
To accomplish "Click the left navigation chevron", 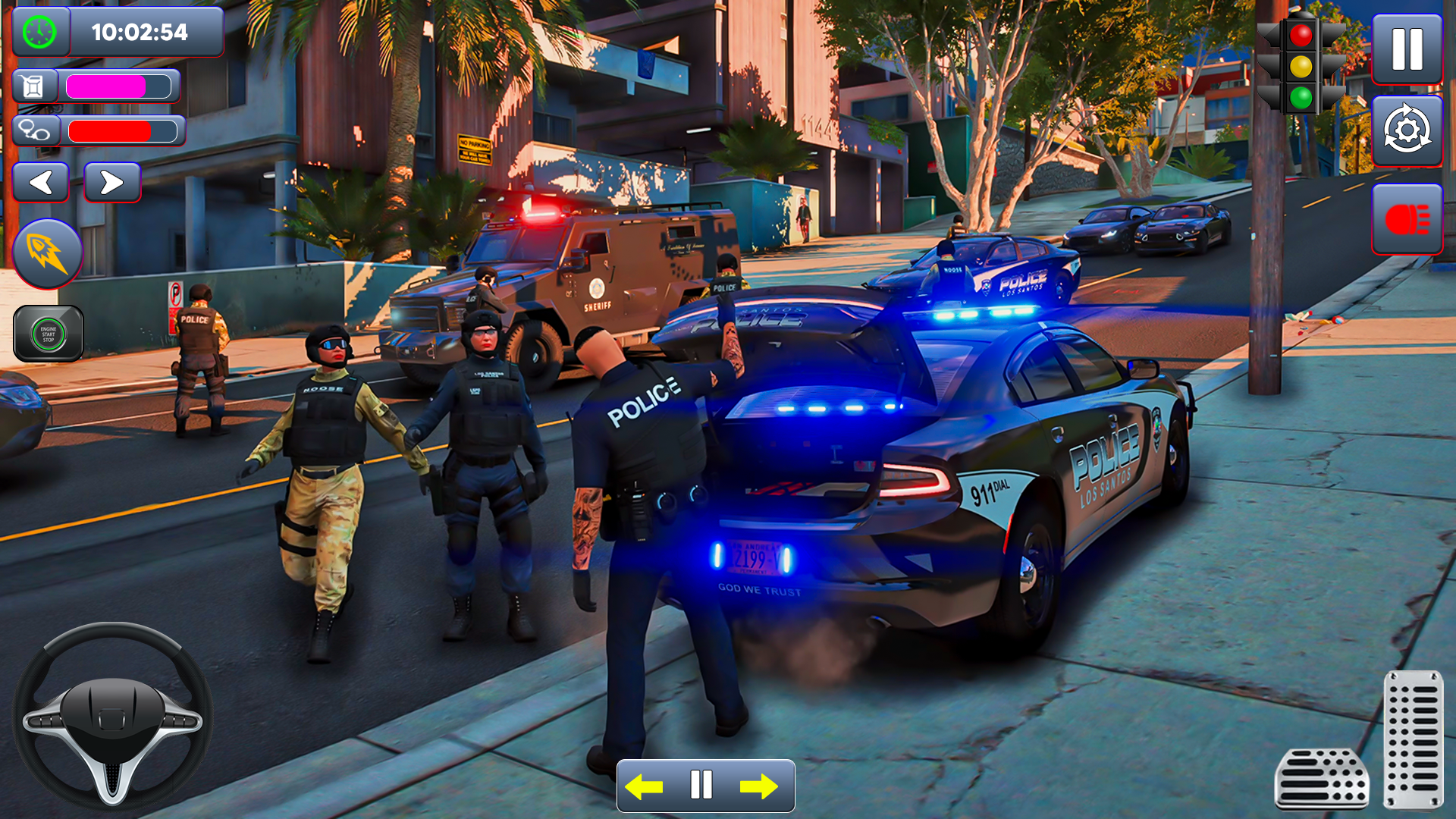I will coord(41,182).
